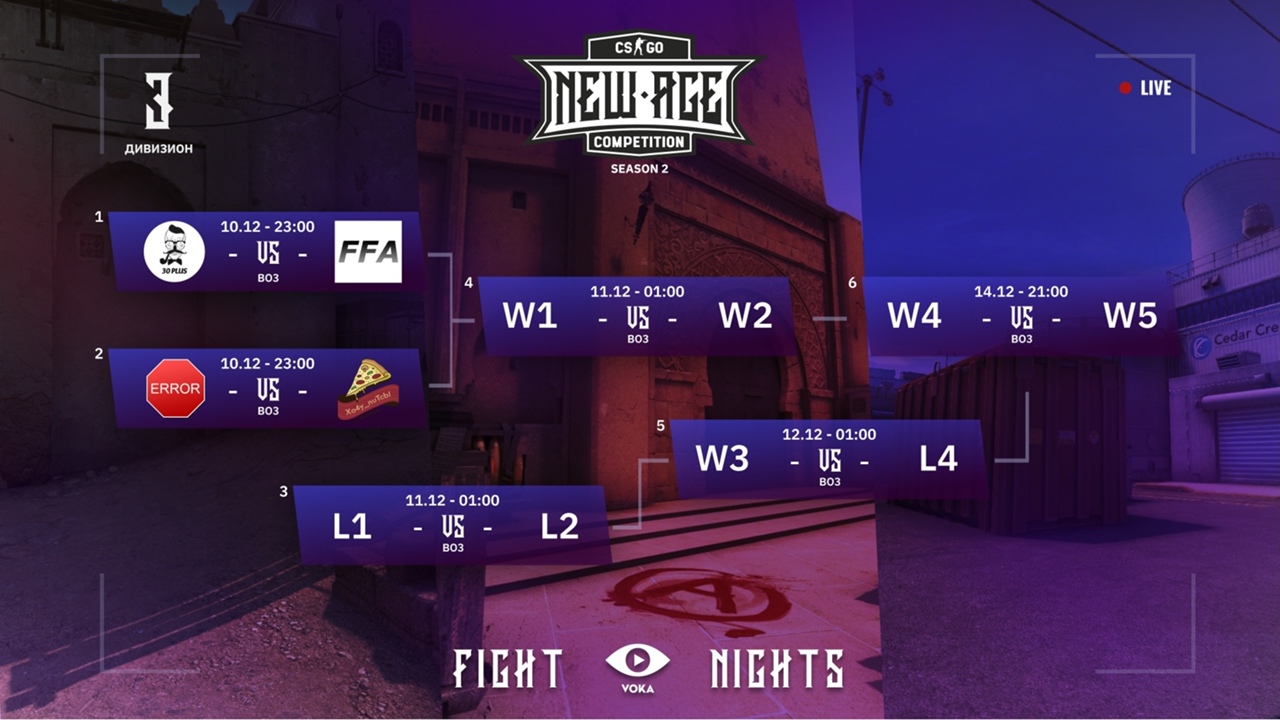This screenshot has height=720, width=1280.
Task: Choose the ERROR stop-sign team logo
Action: point(175,388)
